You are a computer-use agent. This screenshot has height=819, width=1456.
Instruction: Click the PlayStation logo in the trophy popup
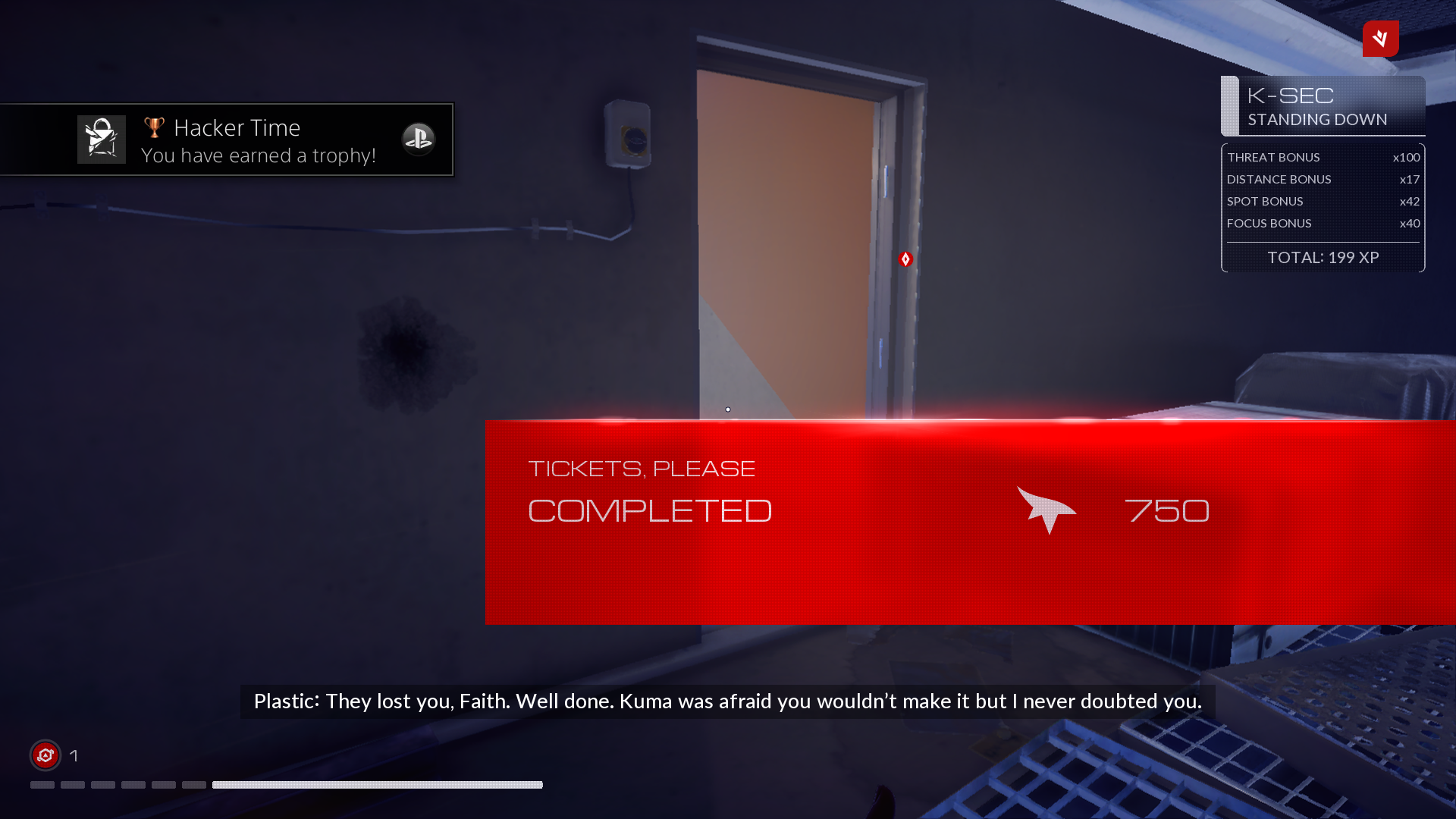coord(419,139)
